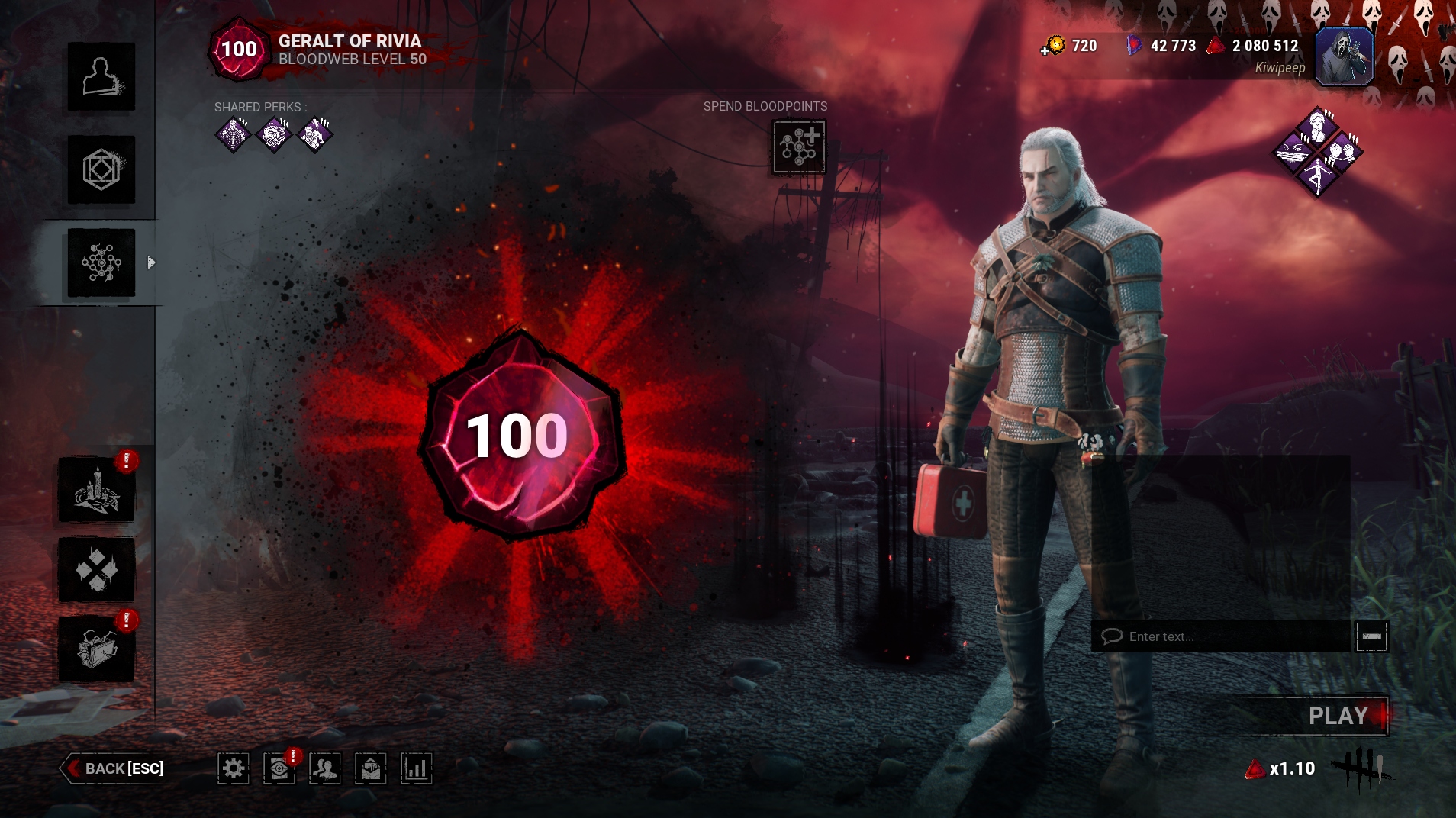Screen dimensions: 1456x818
Task: Open the Spend Bloodpoints bloodweb node button
Action: (799, 147)
